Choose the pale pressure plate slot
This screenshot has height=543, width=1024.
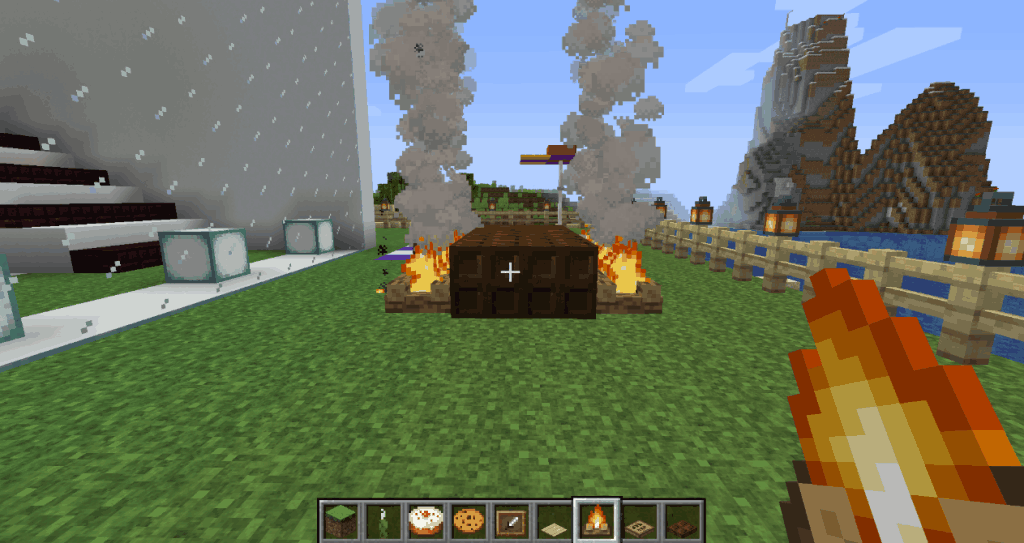click(x=553, y=520)
